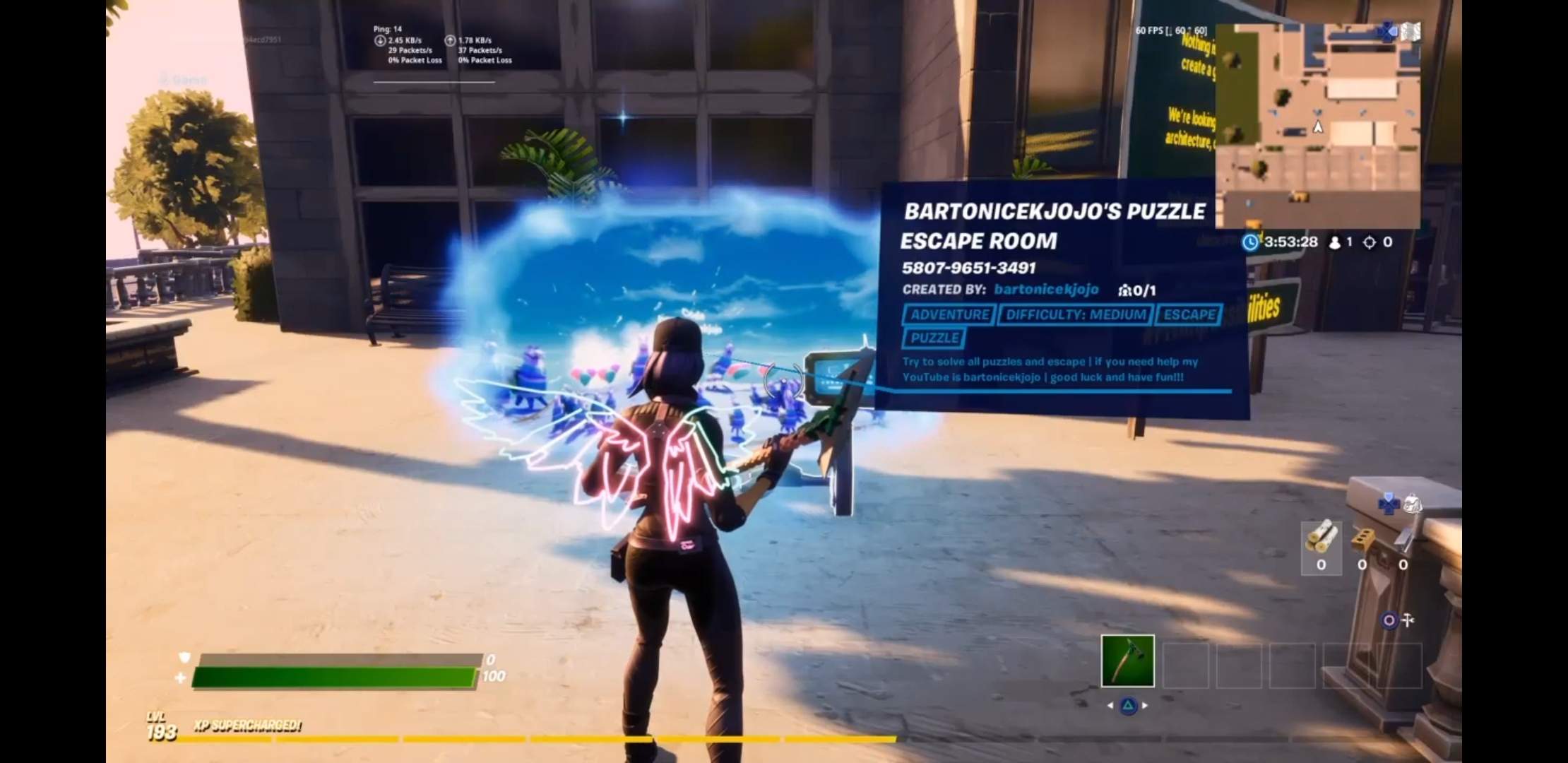Screen dimensions: 1568x763
Task: Select the pickaxe hotbar slot
Action: pyautogui.click(x=1127, y=661)
